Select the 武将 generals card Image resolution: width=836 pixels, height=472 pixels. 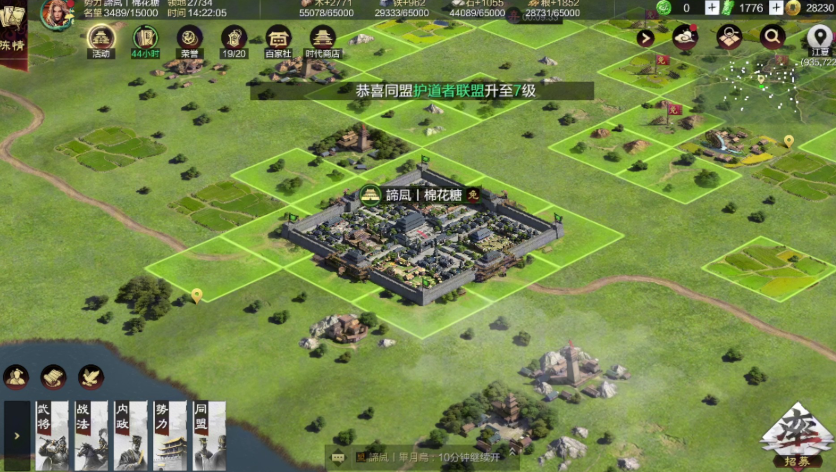click(52, 435)
